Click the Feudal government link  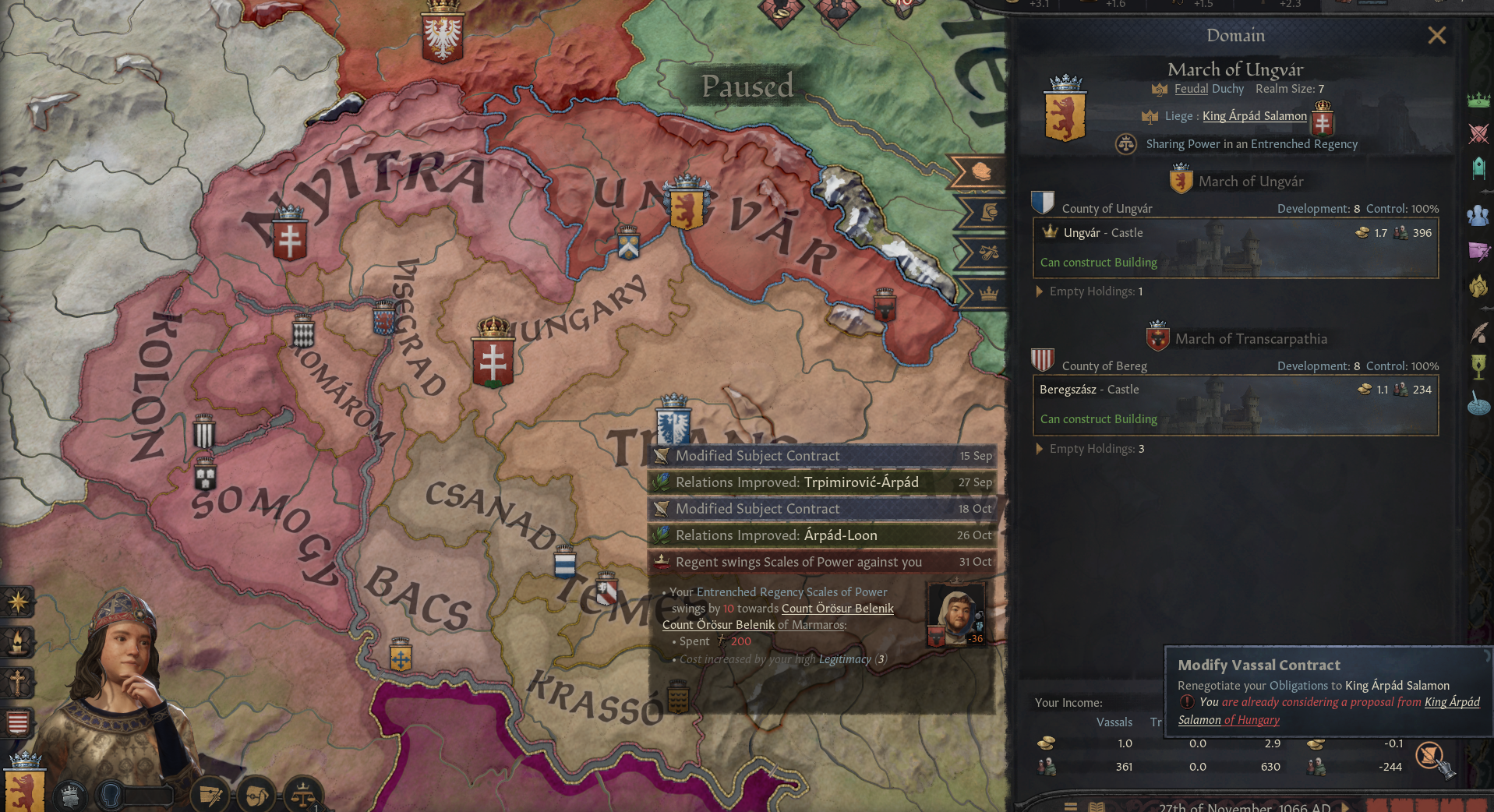click(1191, 89)
